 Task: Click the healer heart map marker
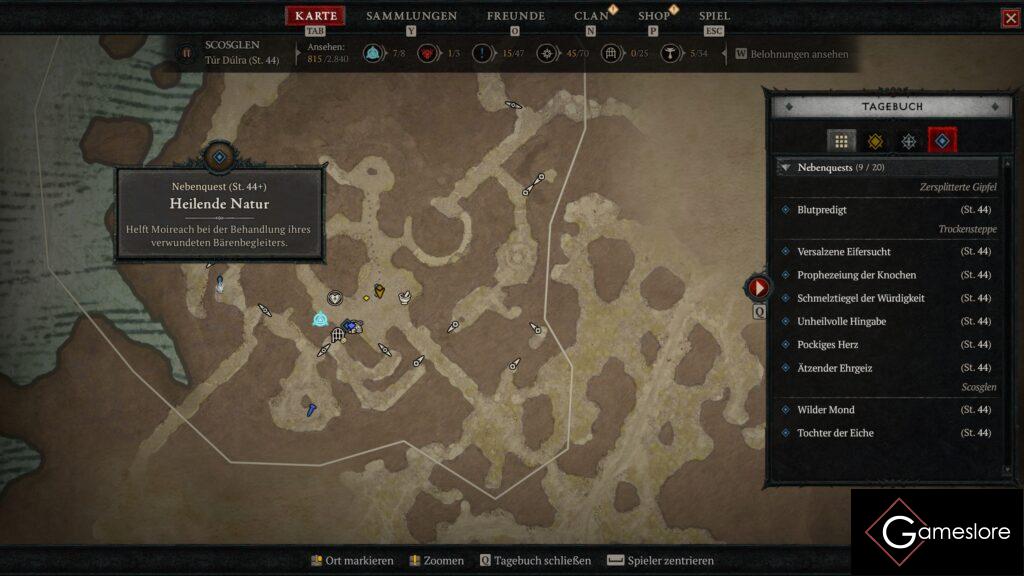336,297
